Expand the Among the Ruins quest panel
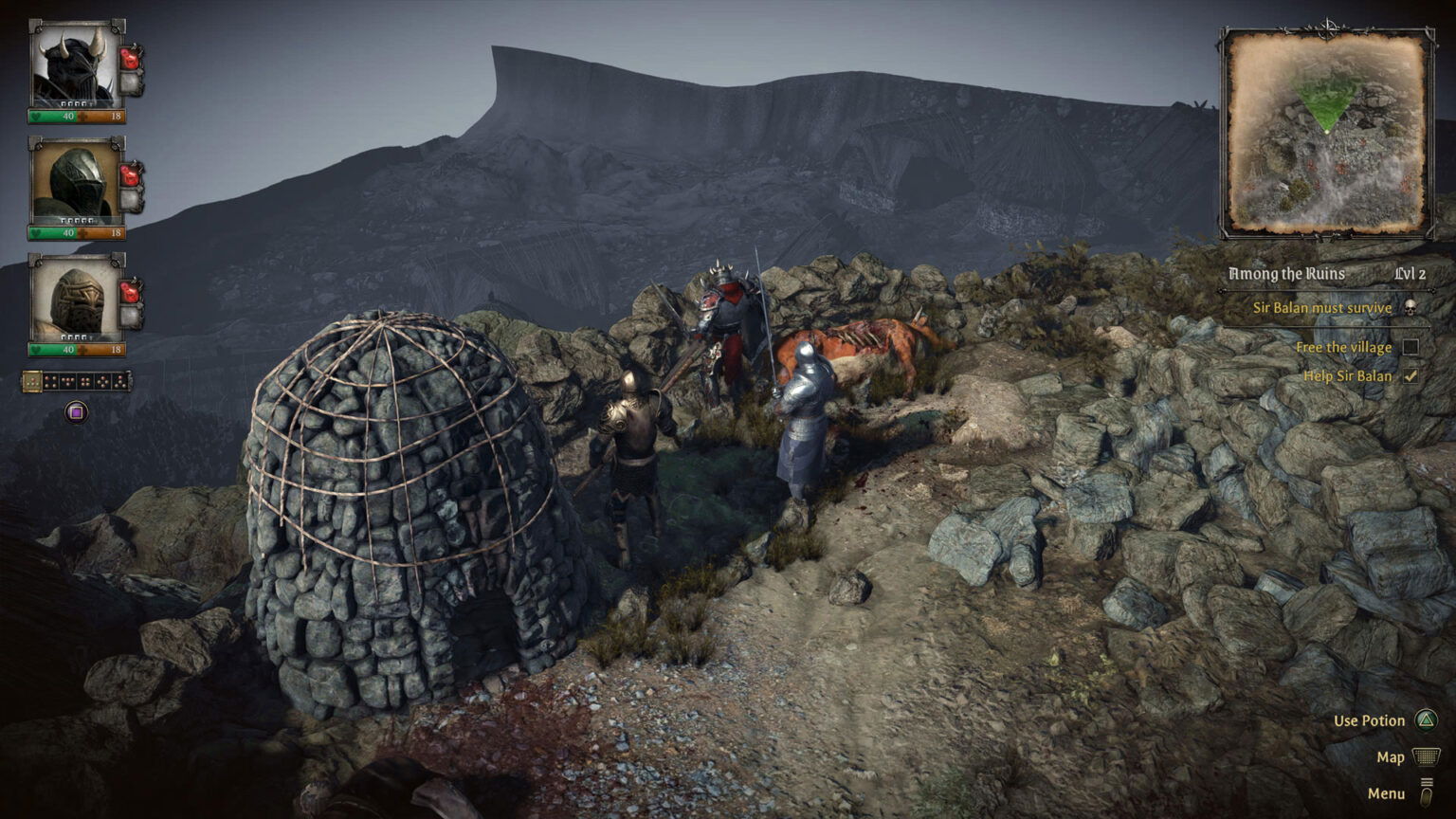The width and height of the screenshot is (1456, 819). click(1287, 274)
